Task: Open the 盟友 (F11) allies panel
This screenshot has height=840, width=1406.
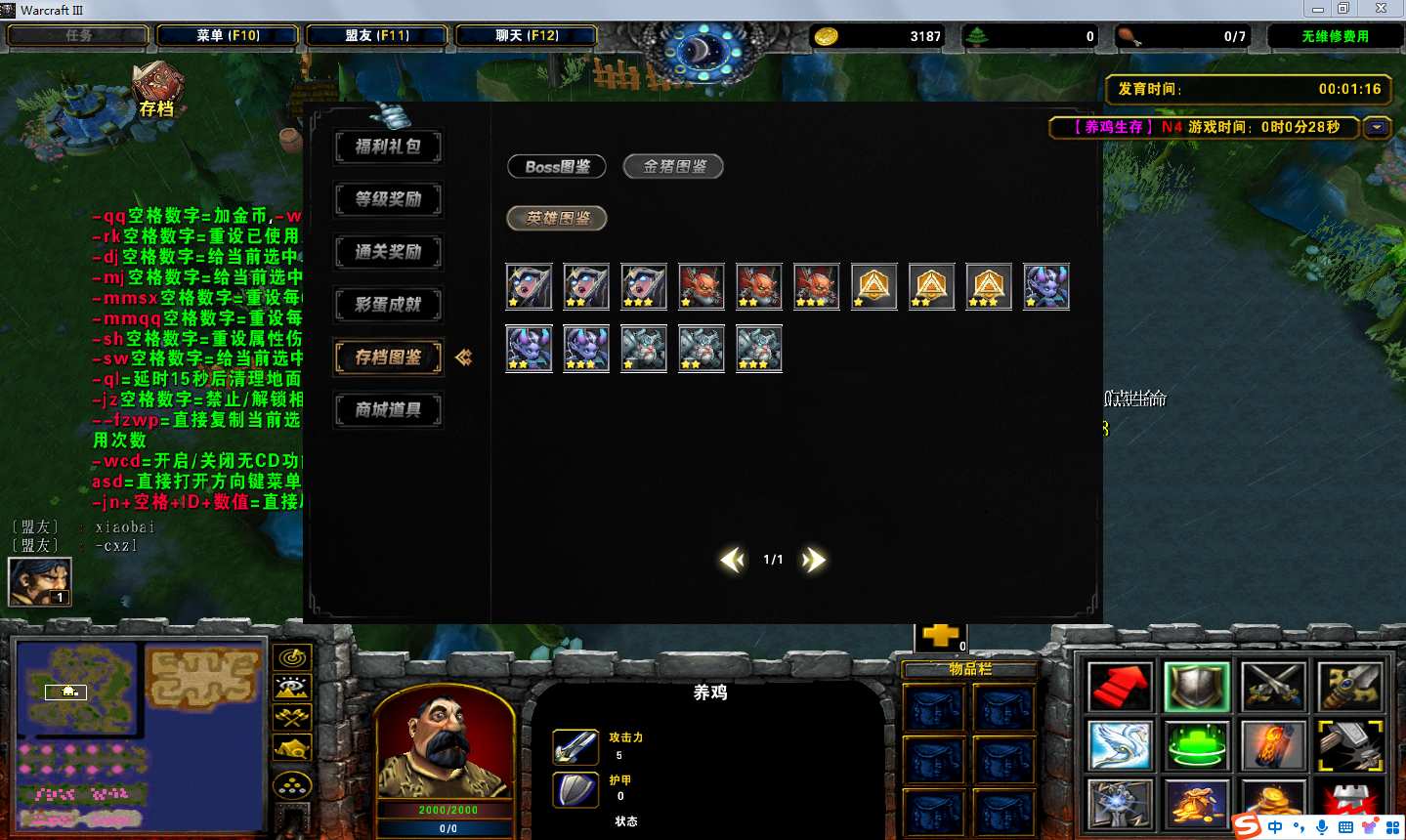Action: coord(377,36)
